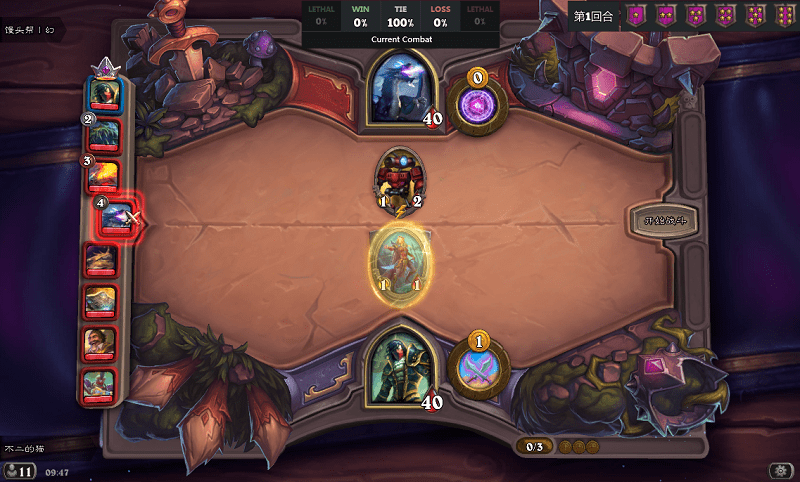Image resolution: width=800 pixels, height=482 pixels.
Task: Activate your crossed-swords hero power
Action: tap(478, 367)
